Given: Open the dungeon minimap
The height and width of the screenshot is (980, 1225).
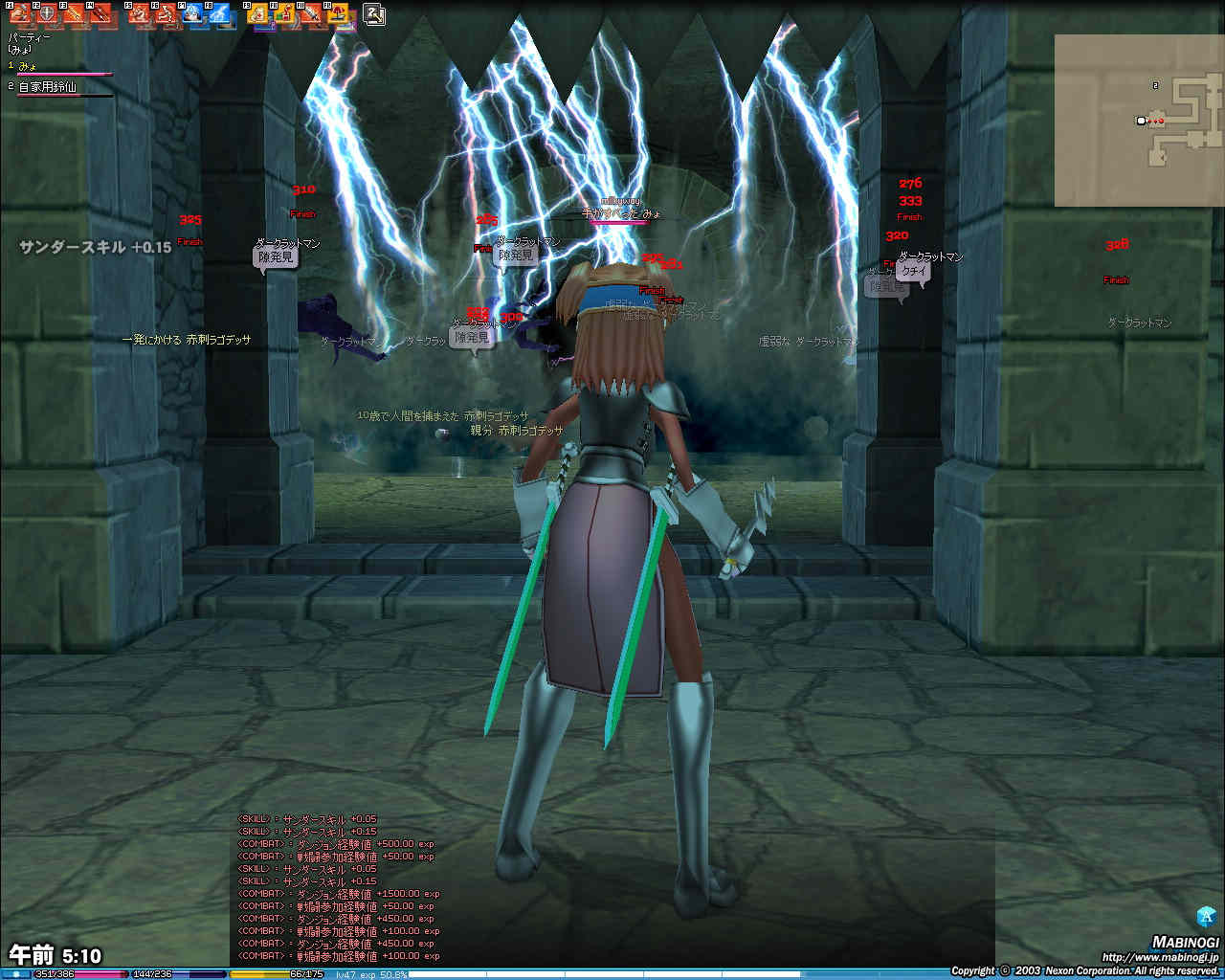Looking at the screenshot, I should (x=1139, y=121).
